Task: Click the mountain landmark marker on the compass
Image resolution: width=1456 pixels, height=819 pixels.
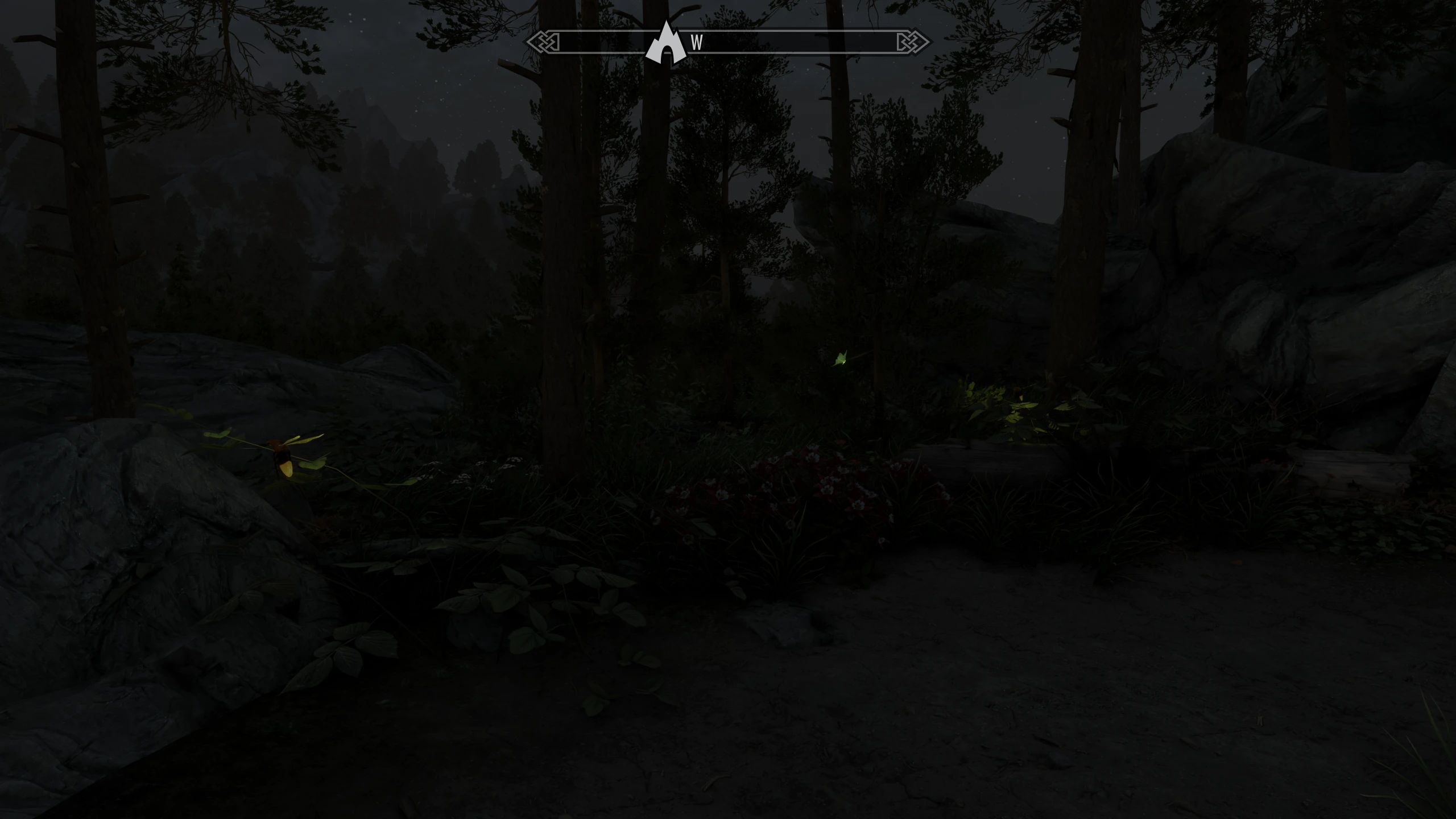Action: point(667,43)
